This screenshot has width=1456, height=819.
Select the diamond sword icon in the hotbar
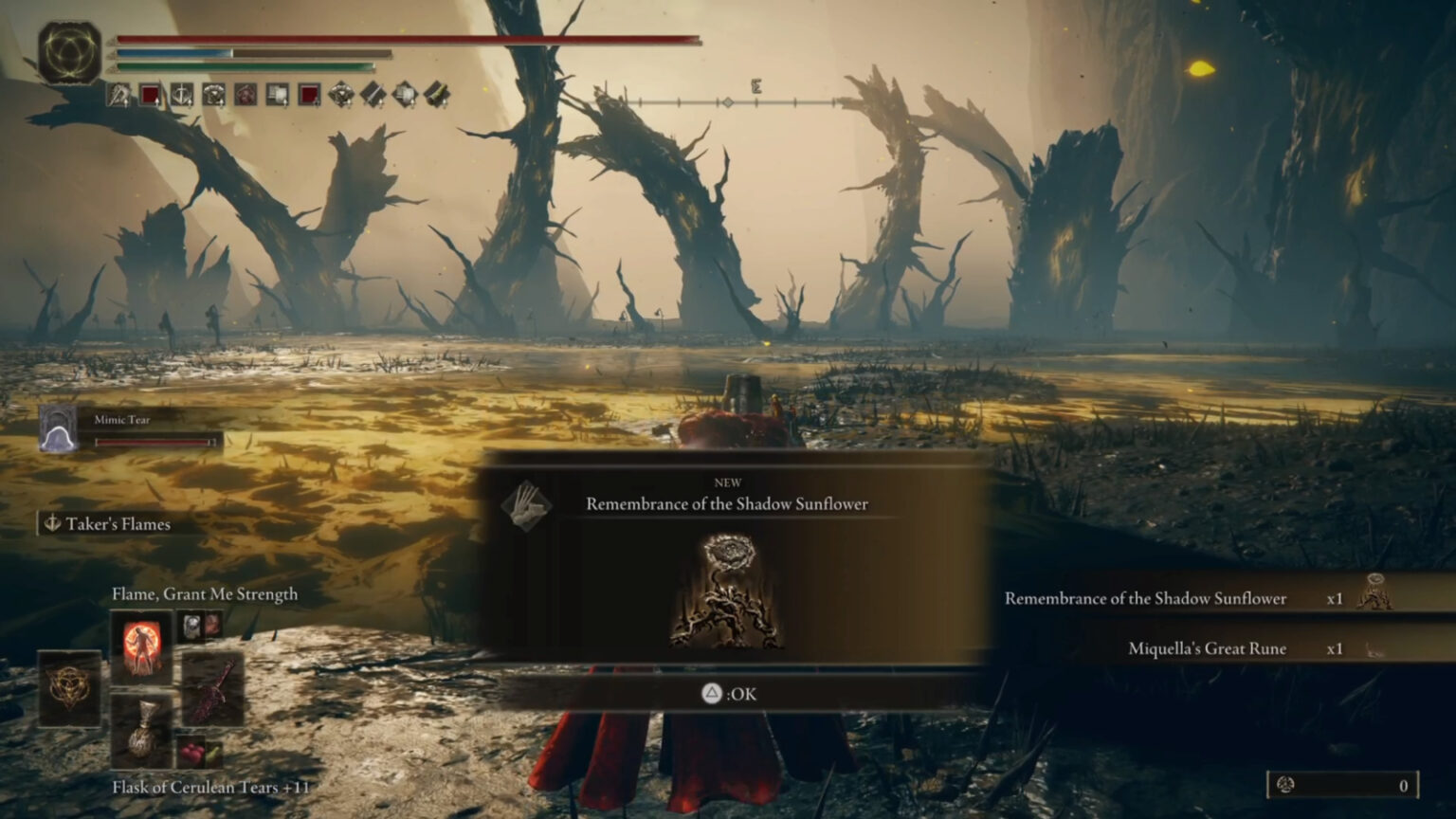pos(373,92)
